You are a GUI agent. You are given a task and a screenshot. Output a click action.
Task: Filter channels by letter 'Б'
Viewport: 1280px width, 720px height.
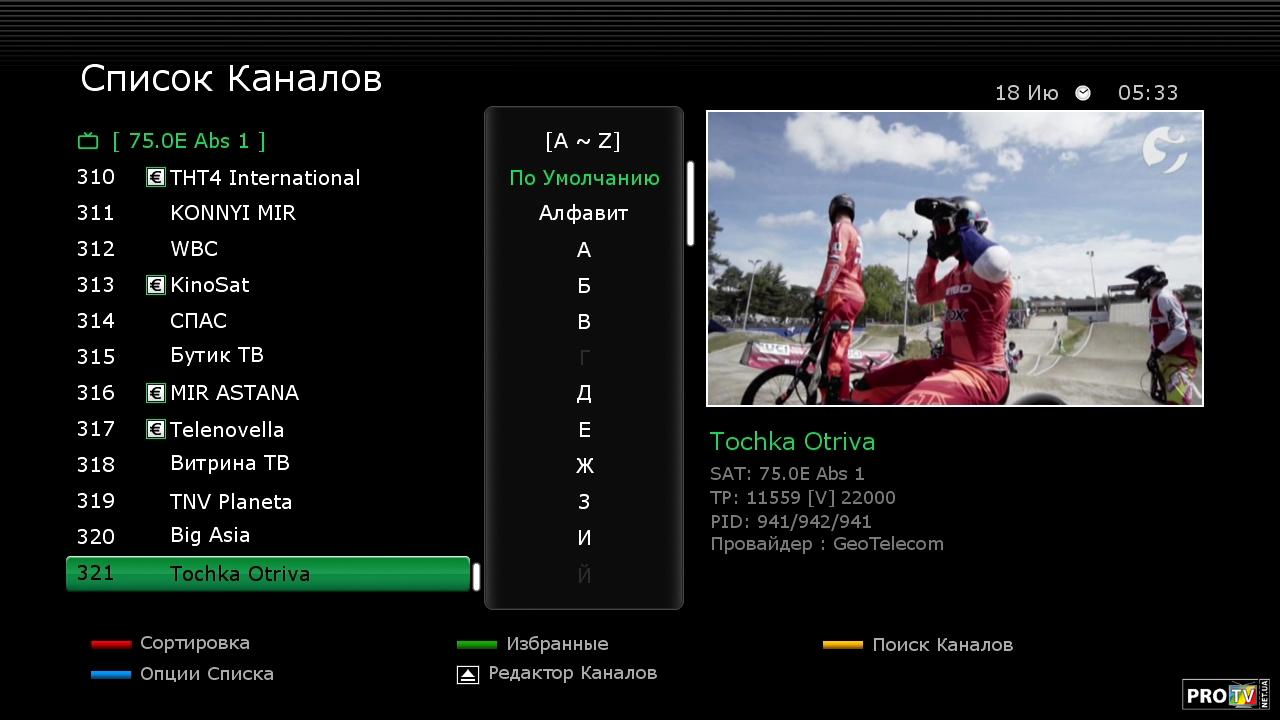[584, 286]
